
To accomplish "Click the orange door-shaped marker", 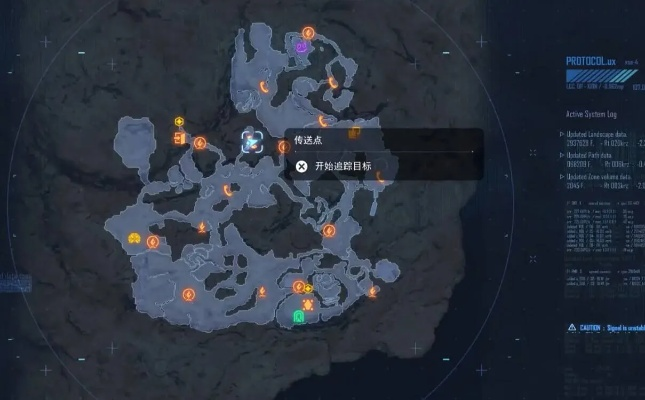I will [x=180, y=138].
